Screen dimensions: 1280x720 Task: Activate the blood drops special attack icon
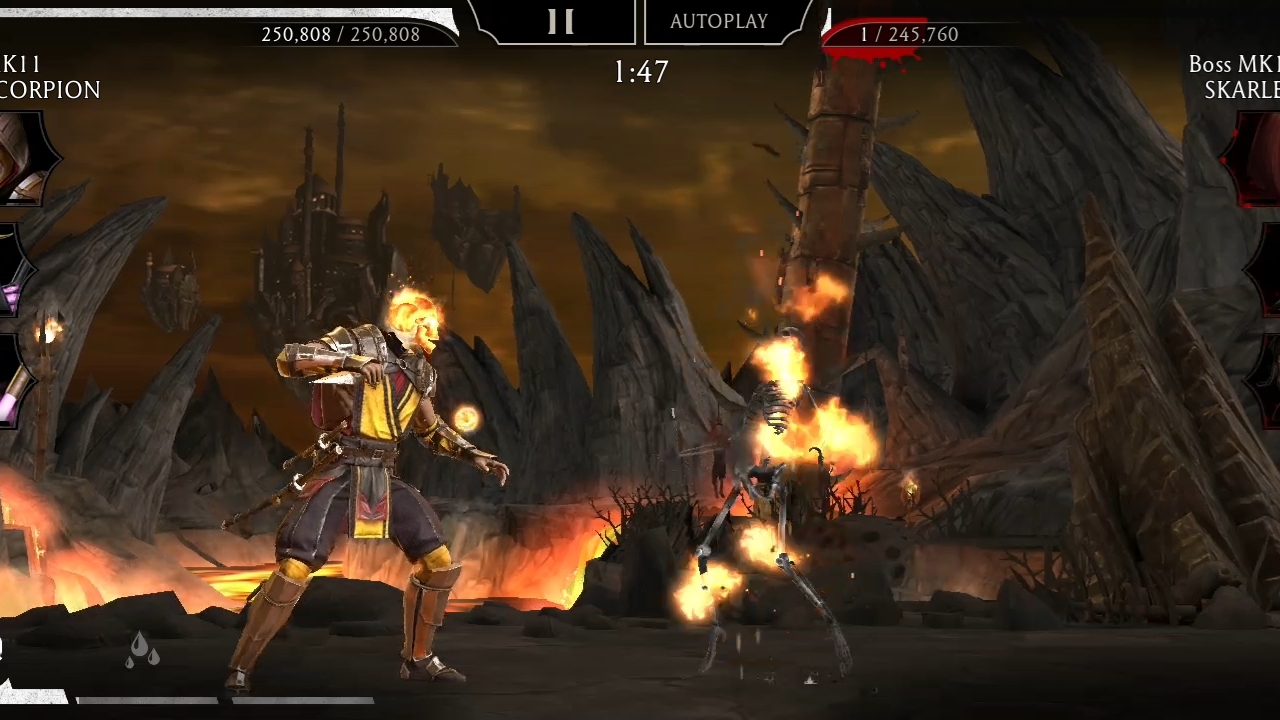pyautogui.click(x=143, y=650)
